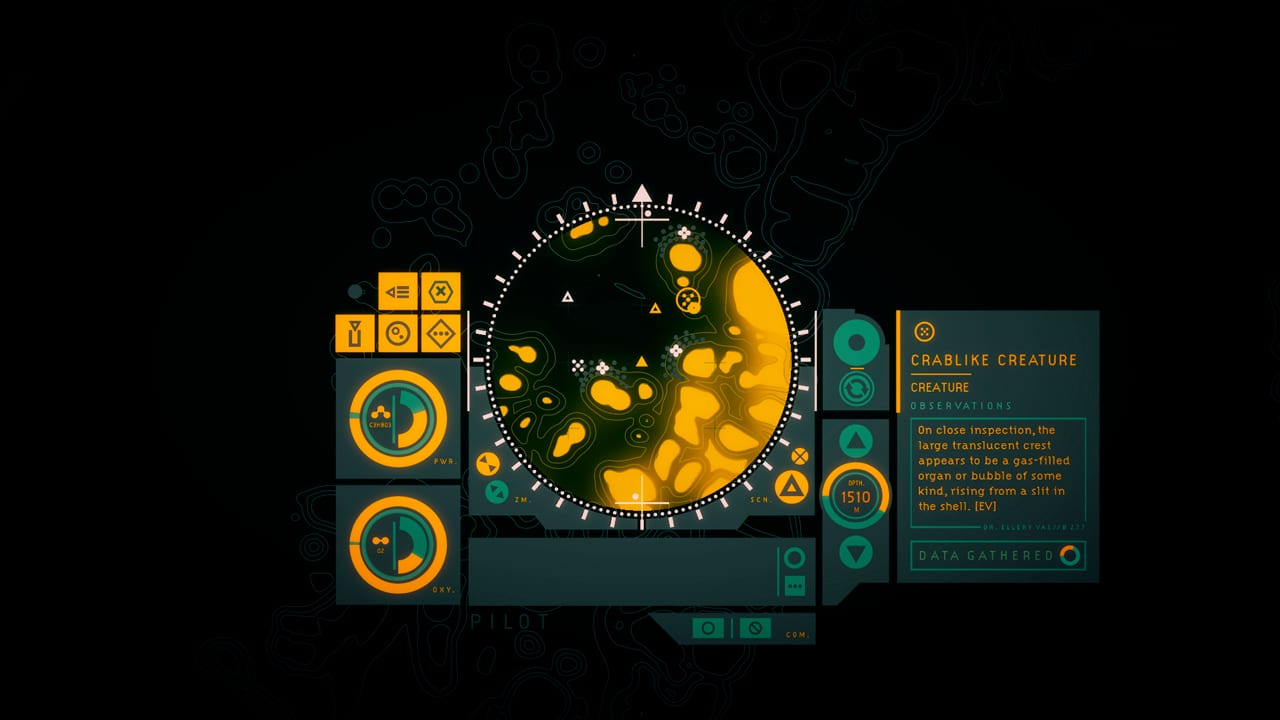Viewport: 1280px width, 720px height.
Task: Select the COM. circle button
Action: pyautogui.click(x=708, y=628)
